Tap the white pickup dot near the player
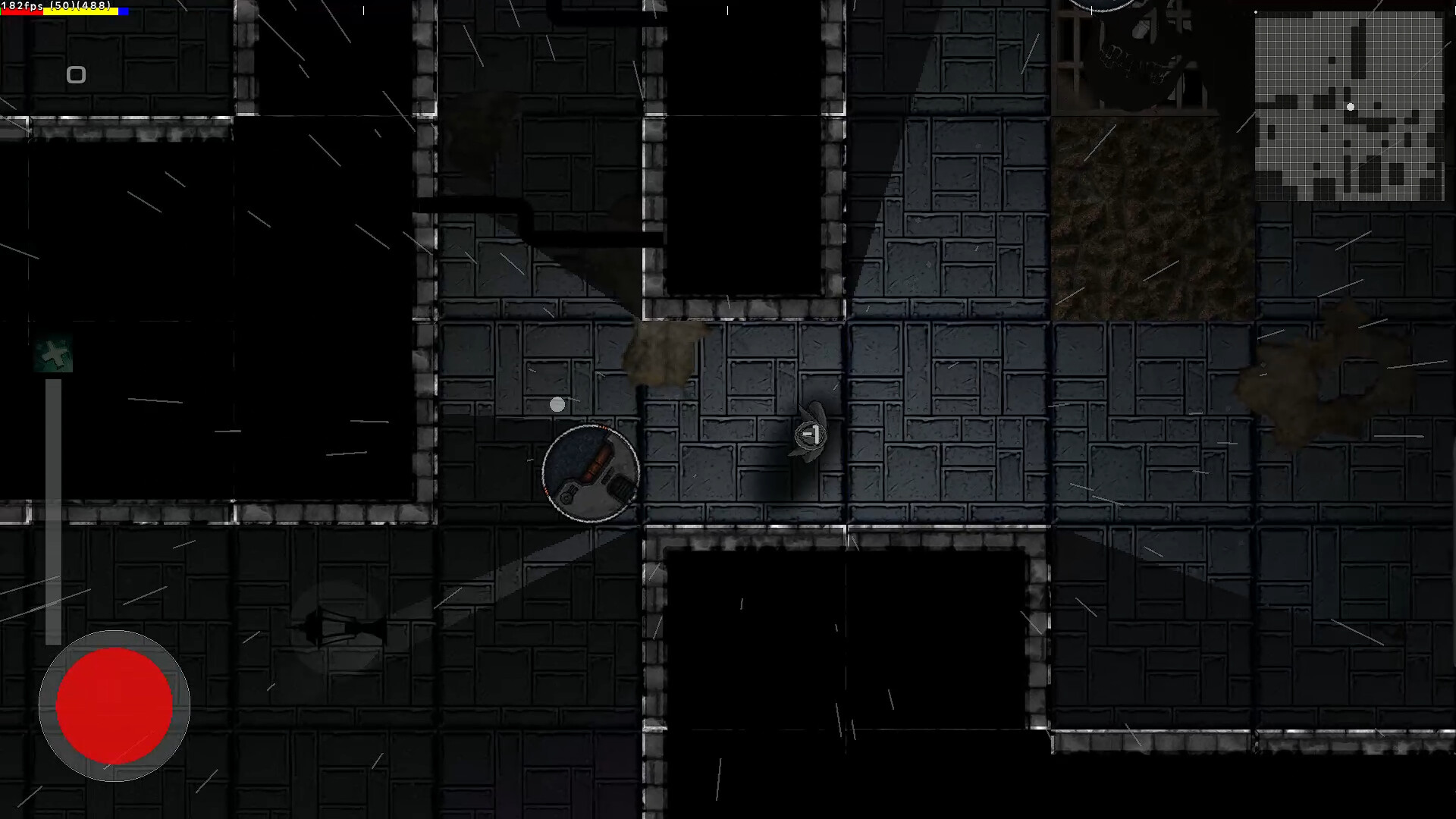Image resolution: width=1456 pixels, height=819 pixels. 558,405
